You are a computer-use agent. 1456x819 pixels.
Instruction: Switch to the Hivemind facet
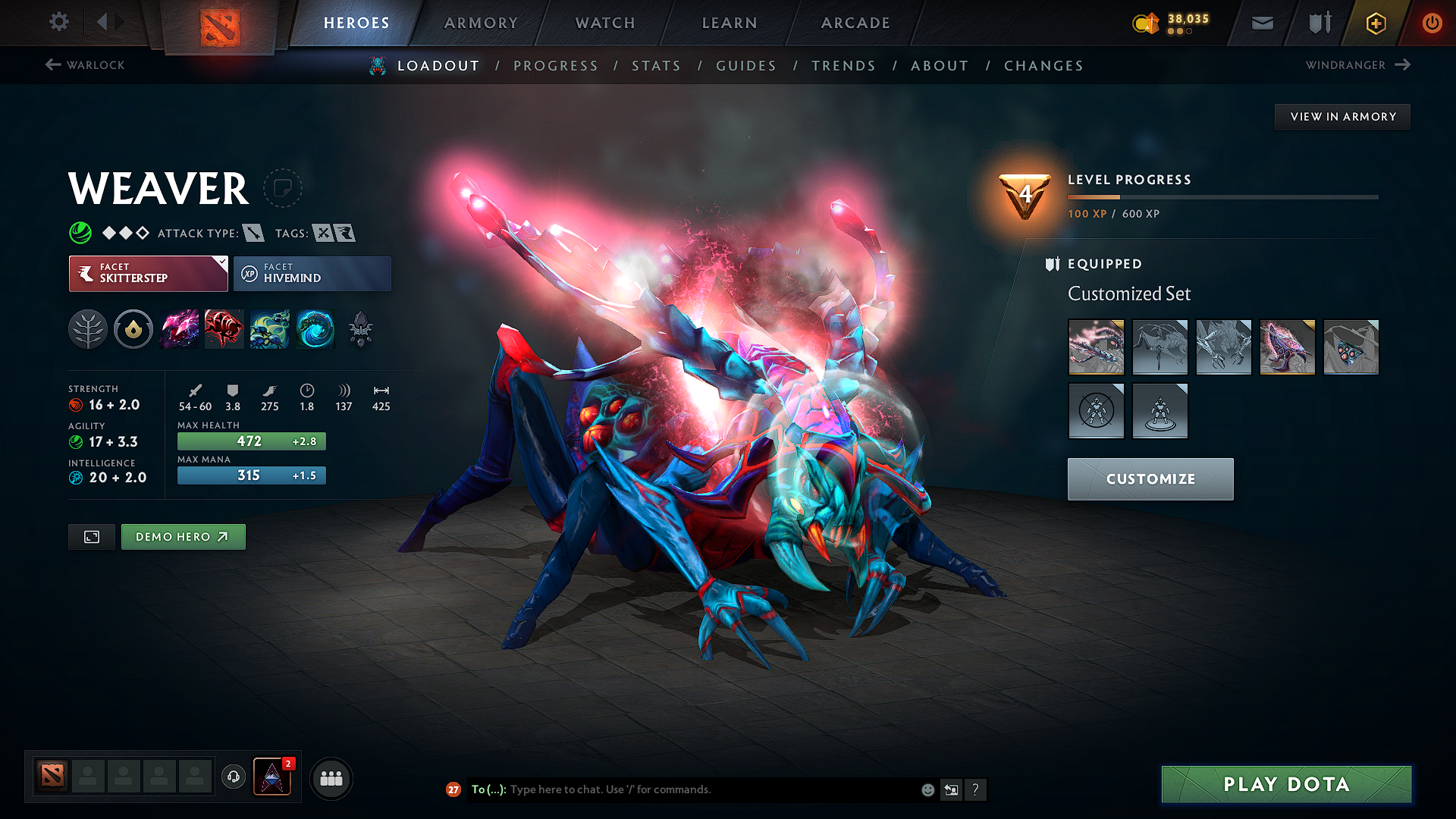click(x=312, y=273)
